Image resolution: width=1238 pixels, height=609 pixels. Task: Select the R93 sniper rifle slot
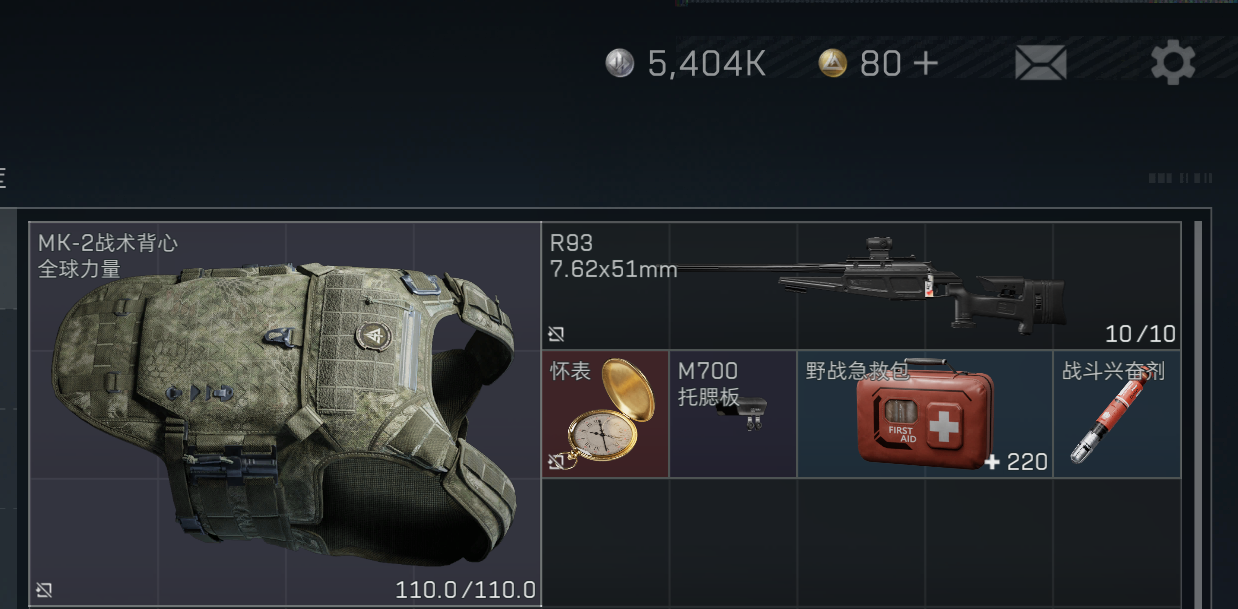coord(861,286)
